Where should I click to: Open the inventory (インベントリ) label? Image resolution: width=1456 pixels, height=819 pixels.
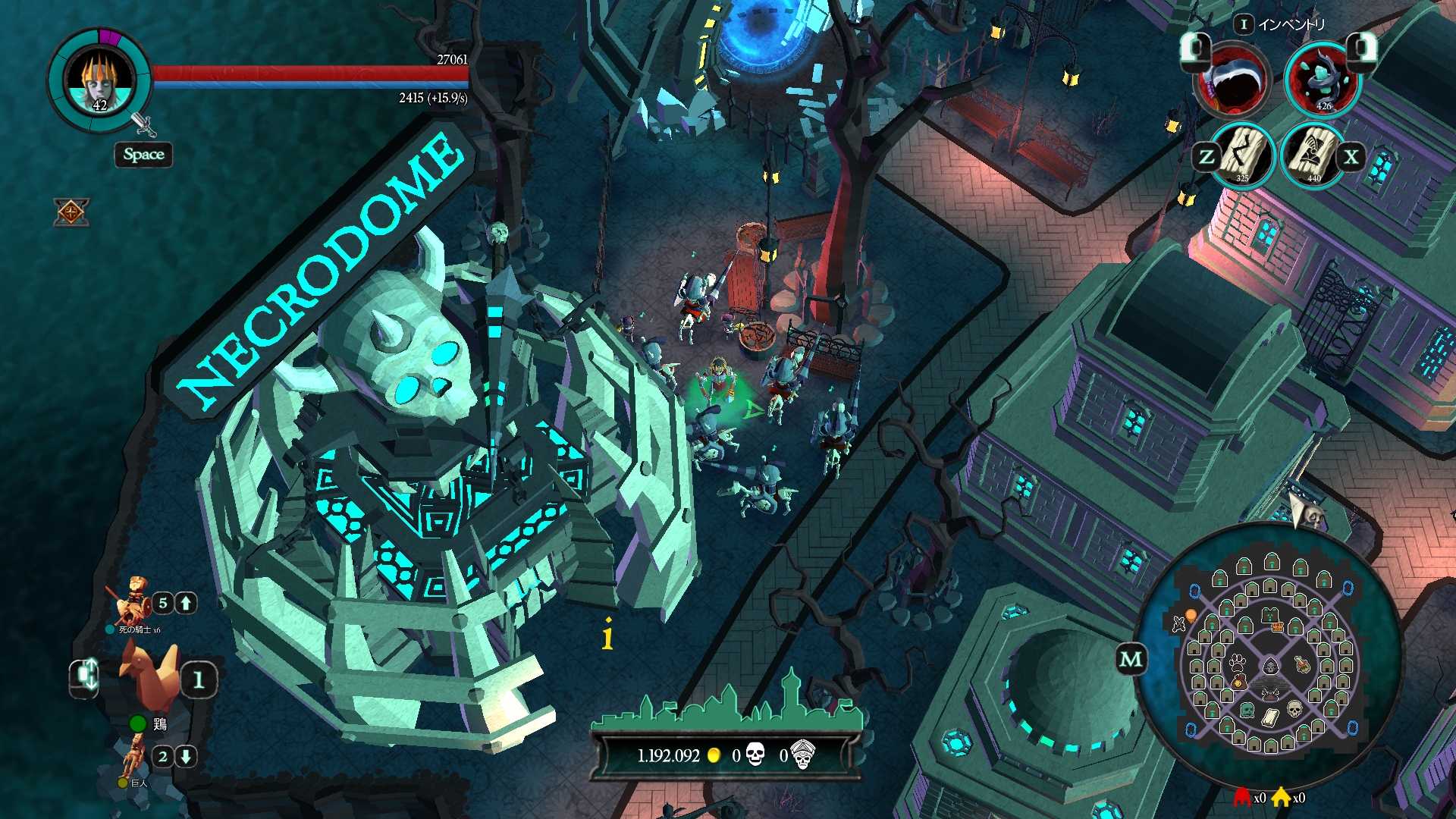click(x=1291, y=25)
